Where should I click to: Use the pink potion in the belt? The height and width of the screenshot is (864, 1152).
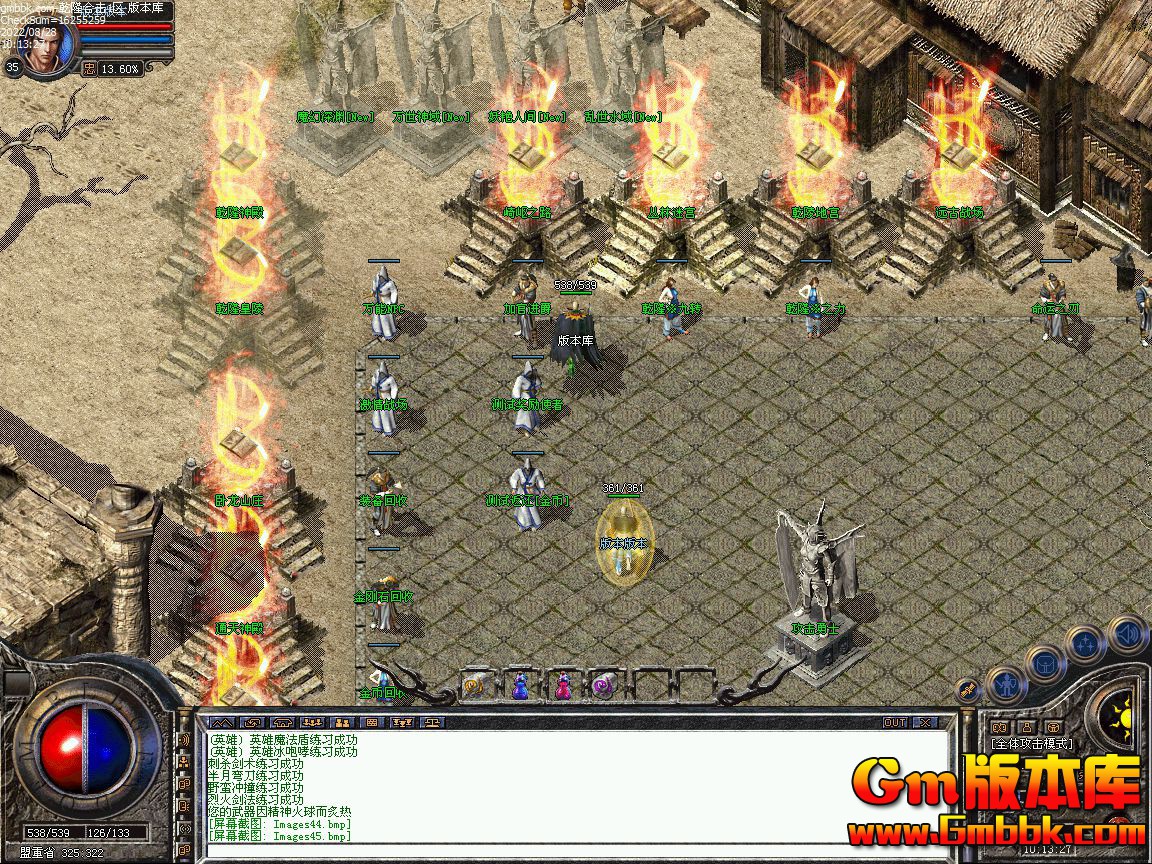[563, 685]
